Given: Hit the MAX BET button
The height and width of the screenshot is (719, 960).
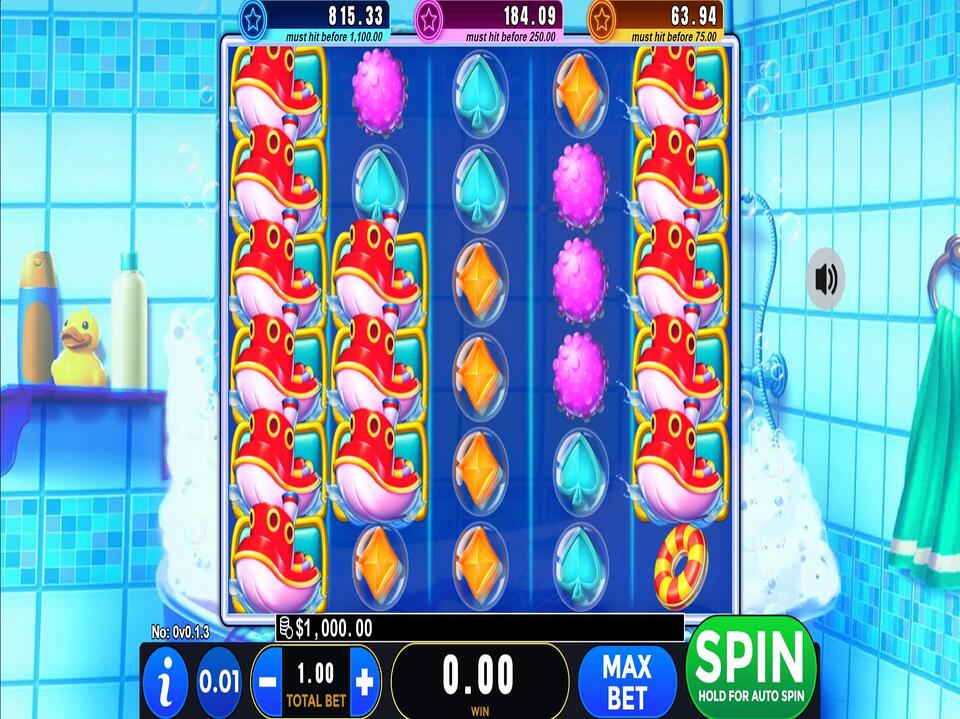Looking at the screenshot, I should point(627,680).
